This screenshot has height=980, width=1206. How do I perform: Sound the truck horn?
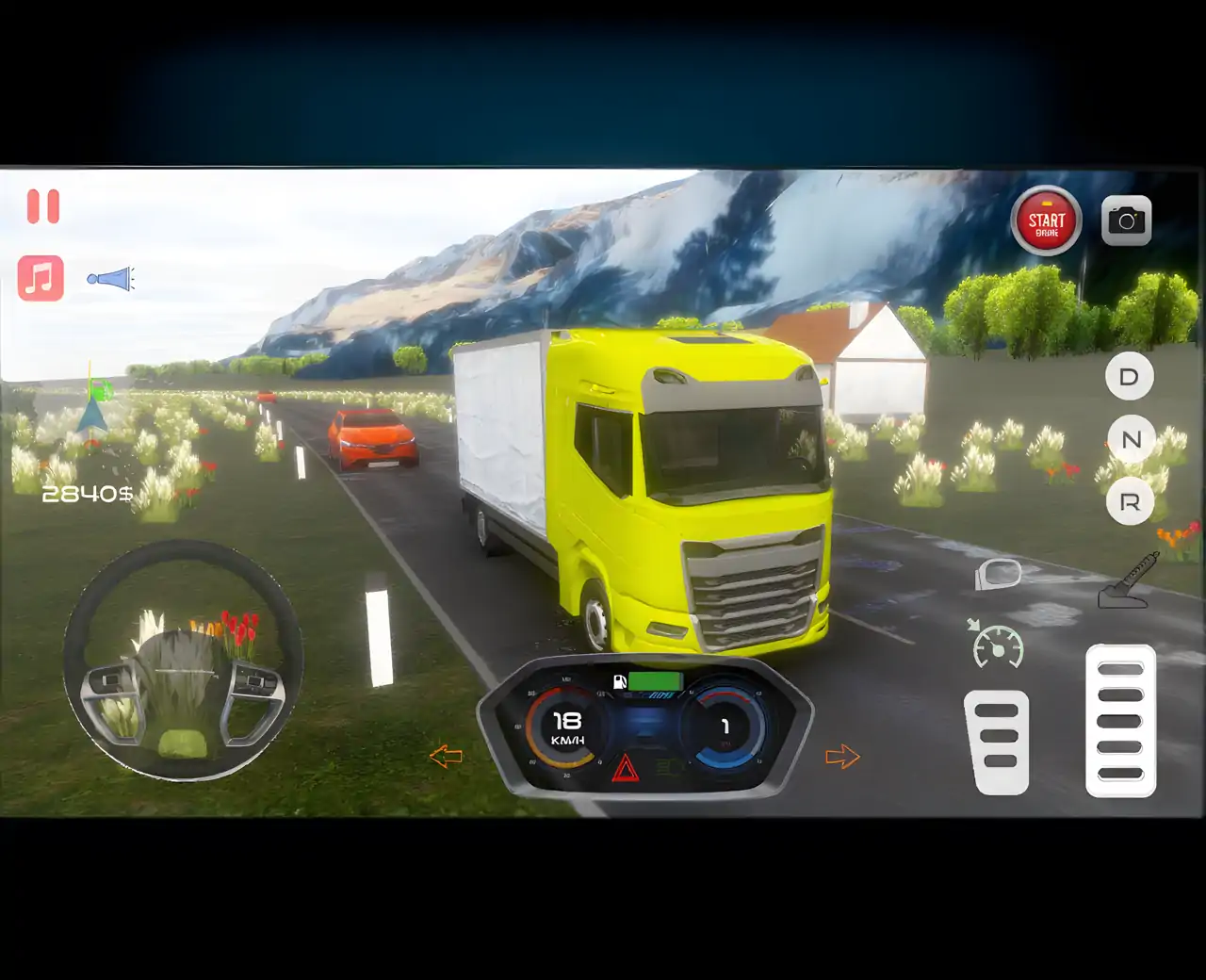[x=111, y=279]
